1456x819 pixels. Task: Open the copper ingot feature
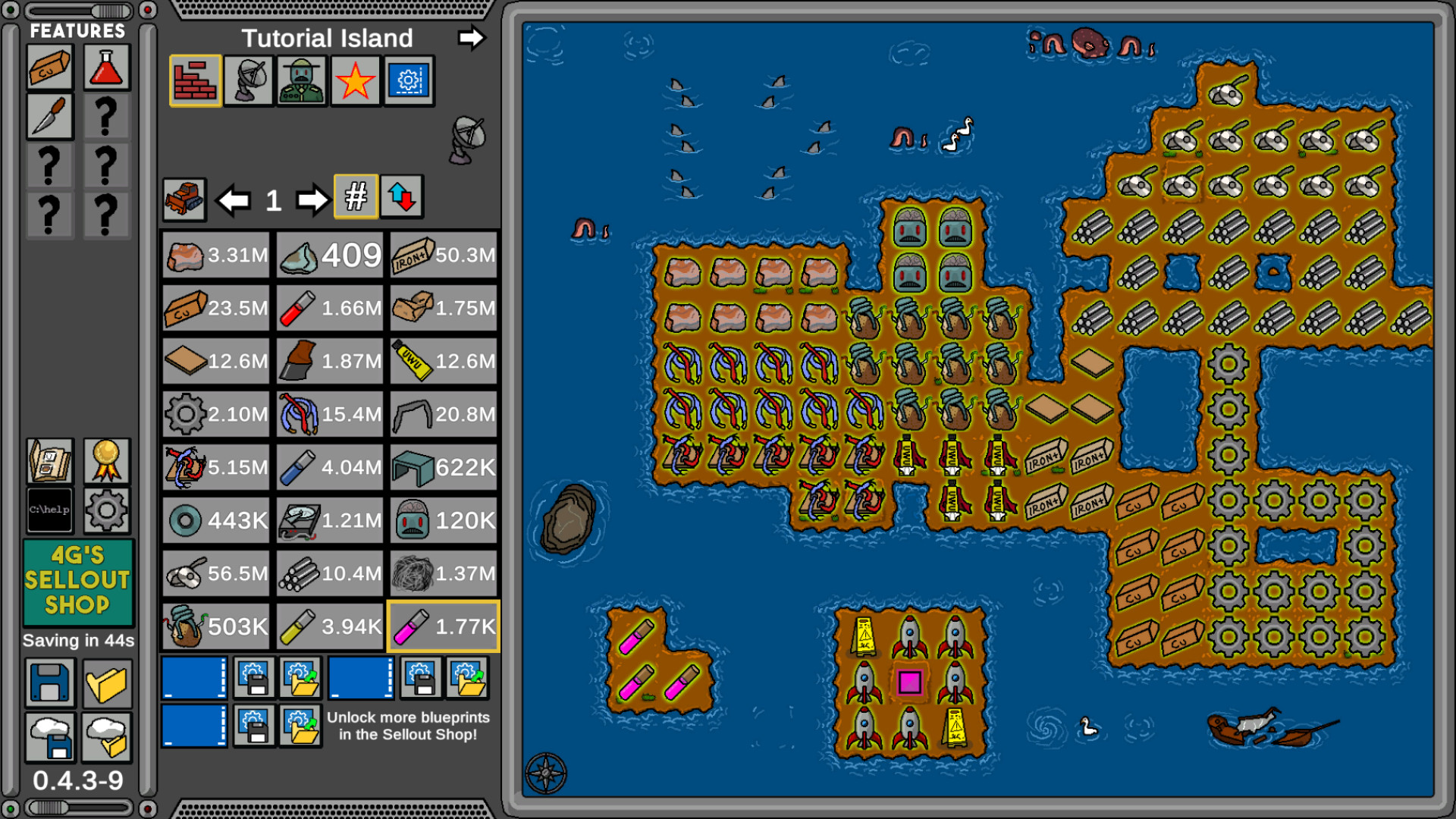pyautogui.click(x=49, y=66)
